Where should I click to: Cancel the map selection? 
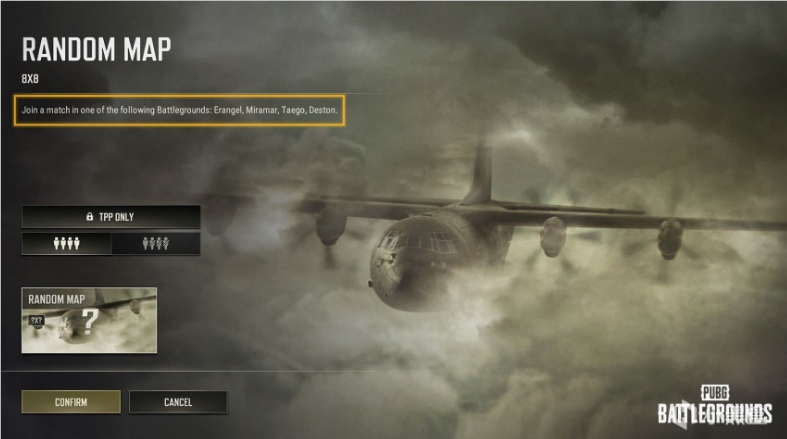(177, 402)
